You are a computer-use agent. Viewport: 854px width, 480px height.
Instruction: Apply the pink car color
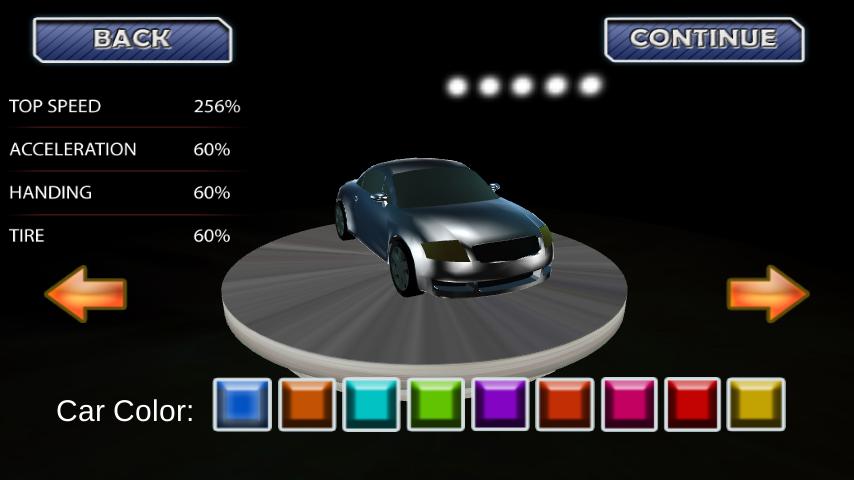pyautogui.click(x=628, y=404)
